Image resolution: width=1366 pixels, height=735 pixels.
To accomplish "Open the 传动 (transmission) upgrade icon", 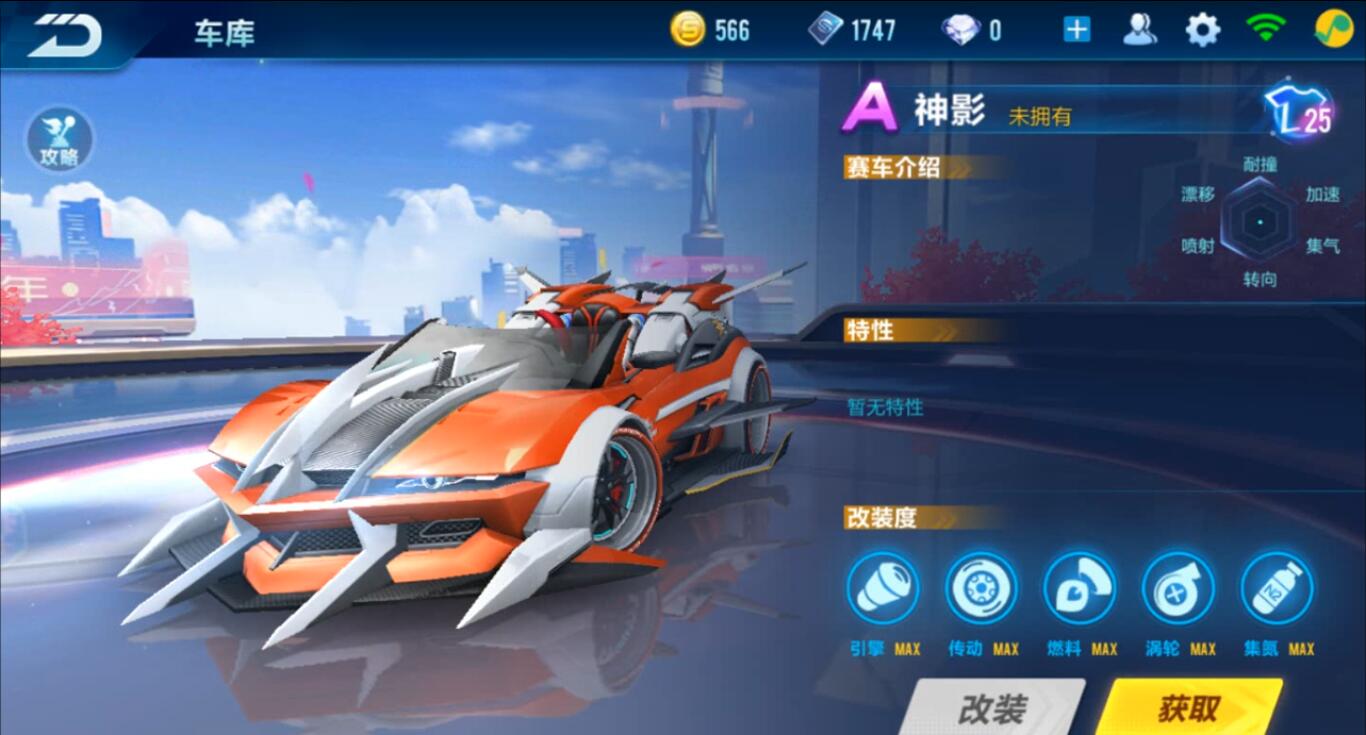I will pyautogui.click(x=981, y=590).
